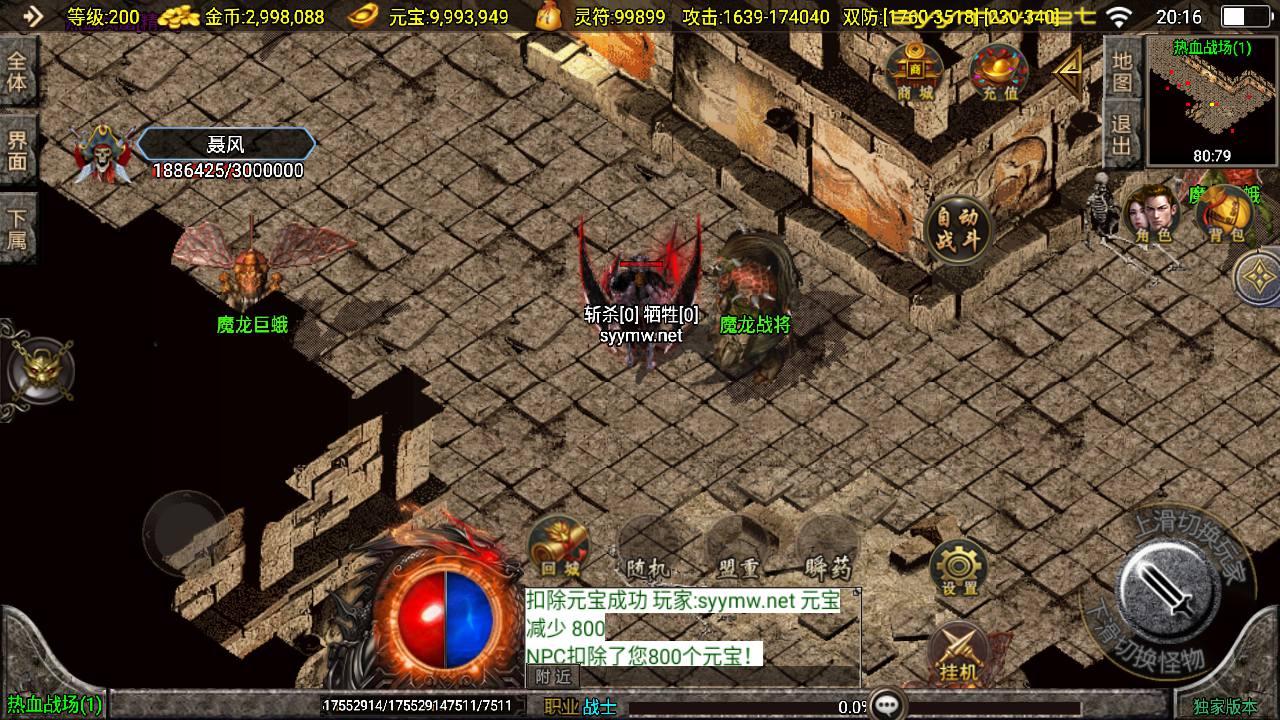
Task: Use the 随机 random teleport slot
Action: [x=647, y=547]
